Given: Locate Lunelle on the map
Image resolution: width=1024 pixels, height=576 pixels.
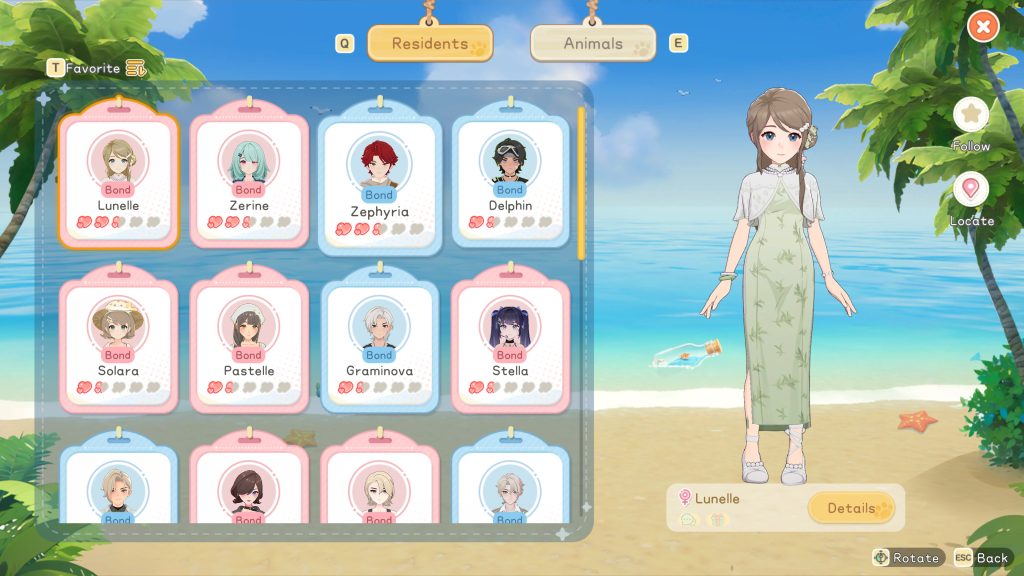Looking at the screenshot, I should click(x=971, y=190).
